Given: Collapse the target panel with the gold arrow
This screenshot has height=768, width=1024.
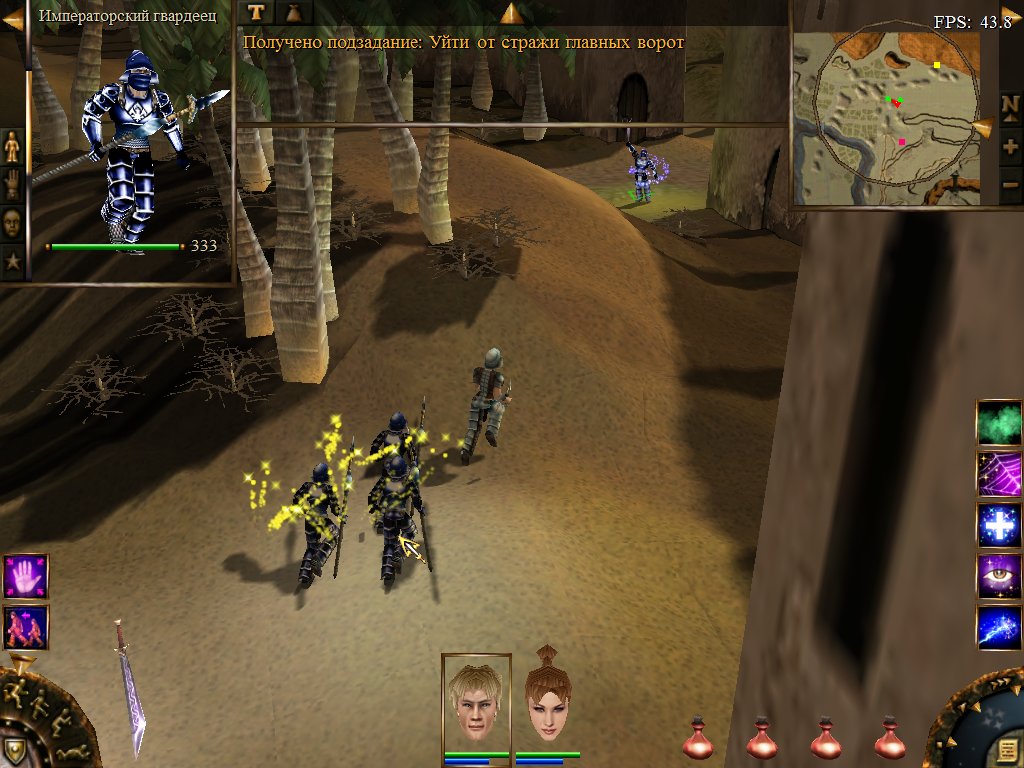Looking at the screenshot, I should (12, 17).
